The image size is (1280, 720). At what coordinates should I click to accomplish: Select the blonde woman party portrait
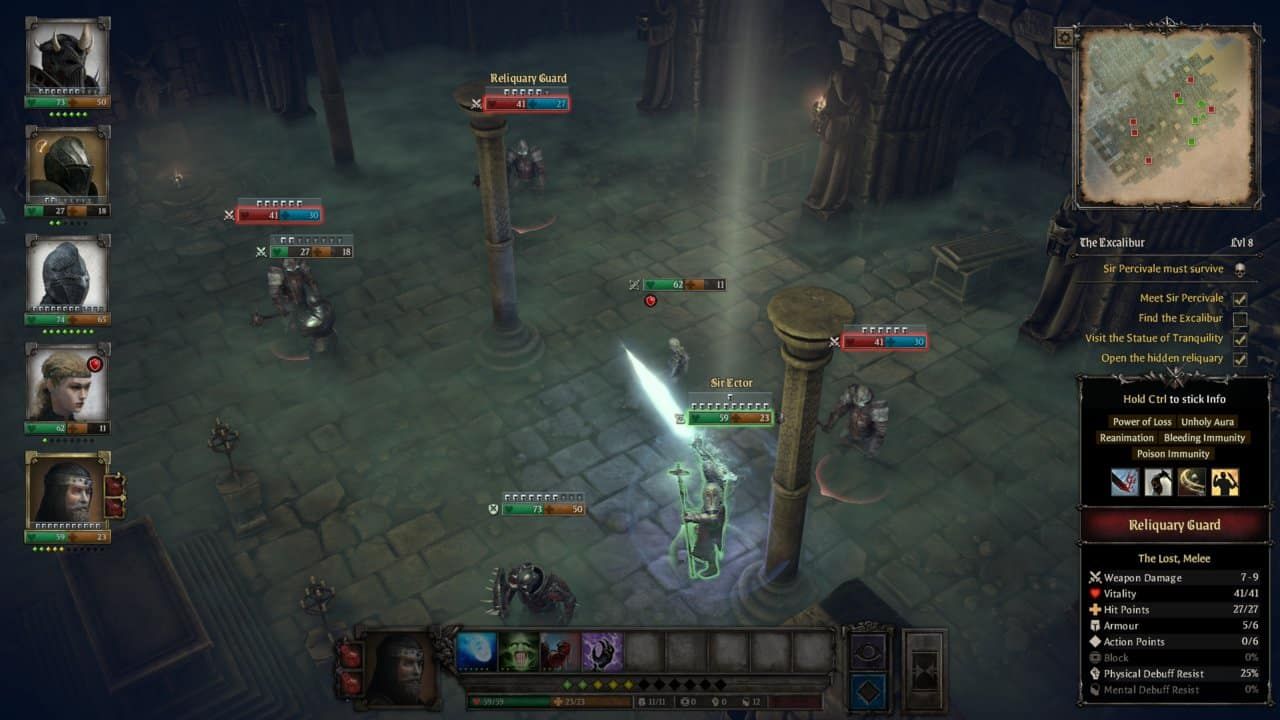point(67,384)
